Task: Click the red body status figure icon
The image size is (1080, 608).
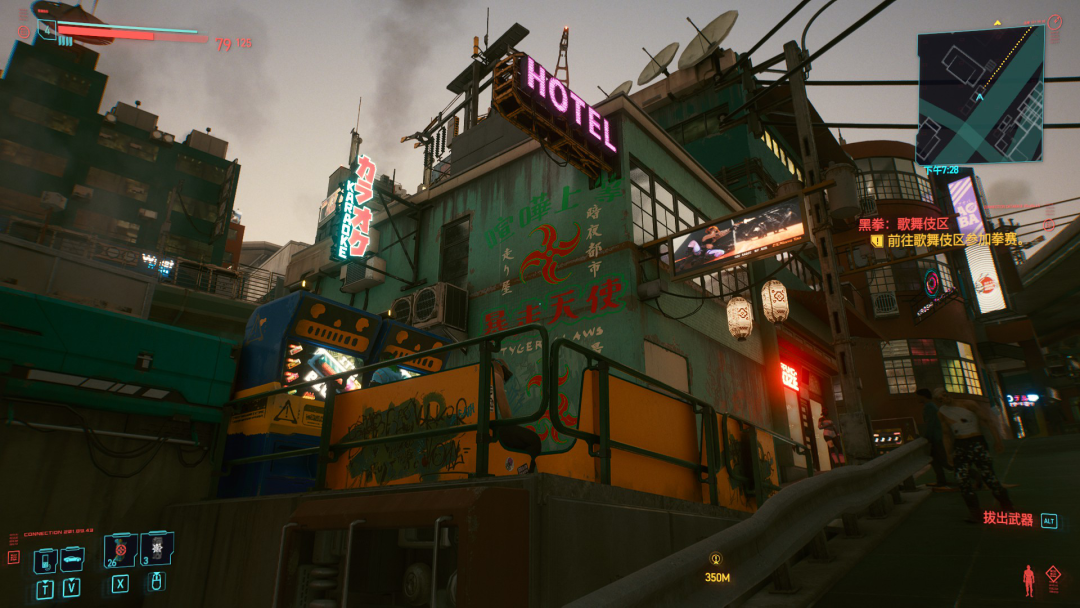Action: (x=1028, y=580)
